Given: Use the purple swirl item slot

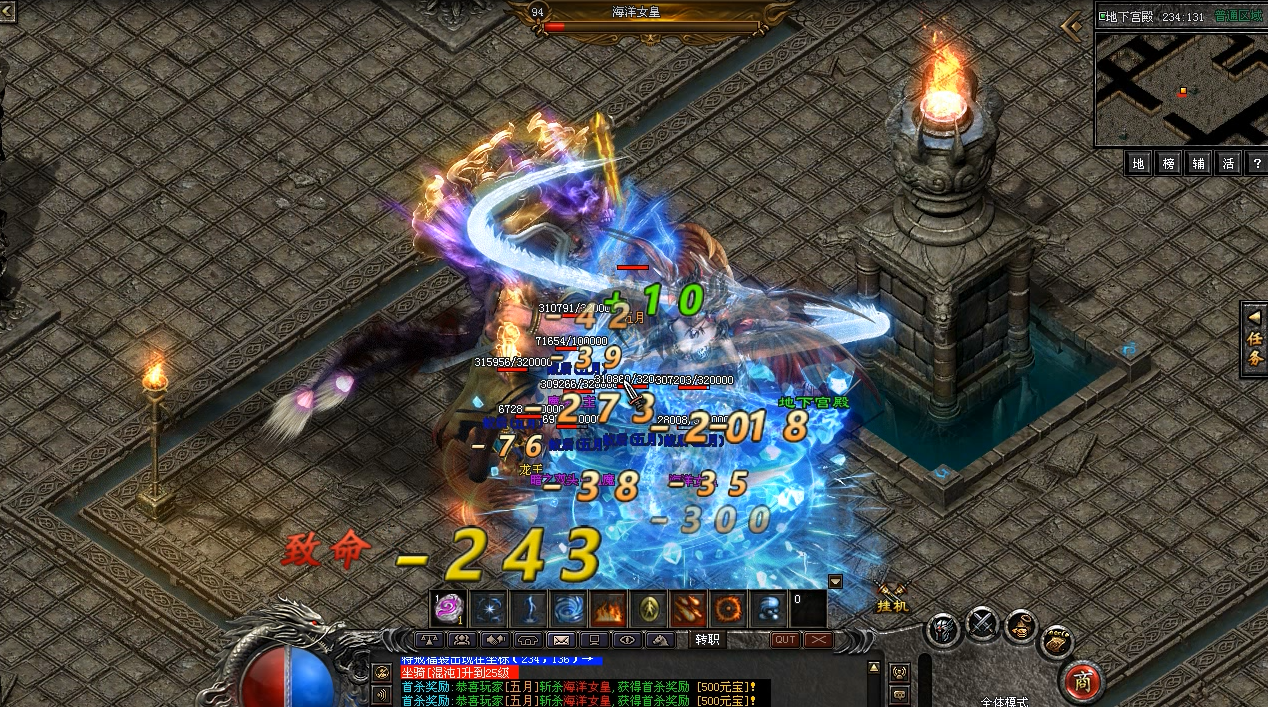Looking at the screenshot, I should [x=447, y=608].
